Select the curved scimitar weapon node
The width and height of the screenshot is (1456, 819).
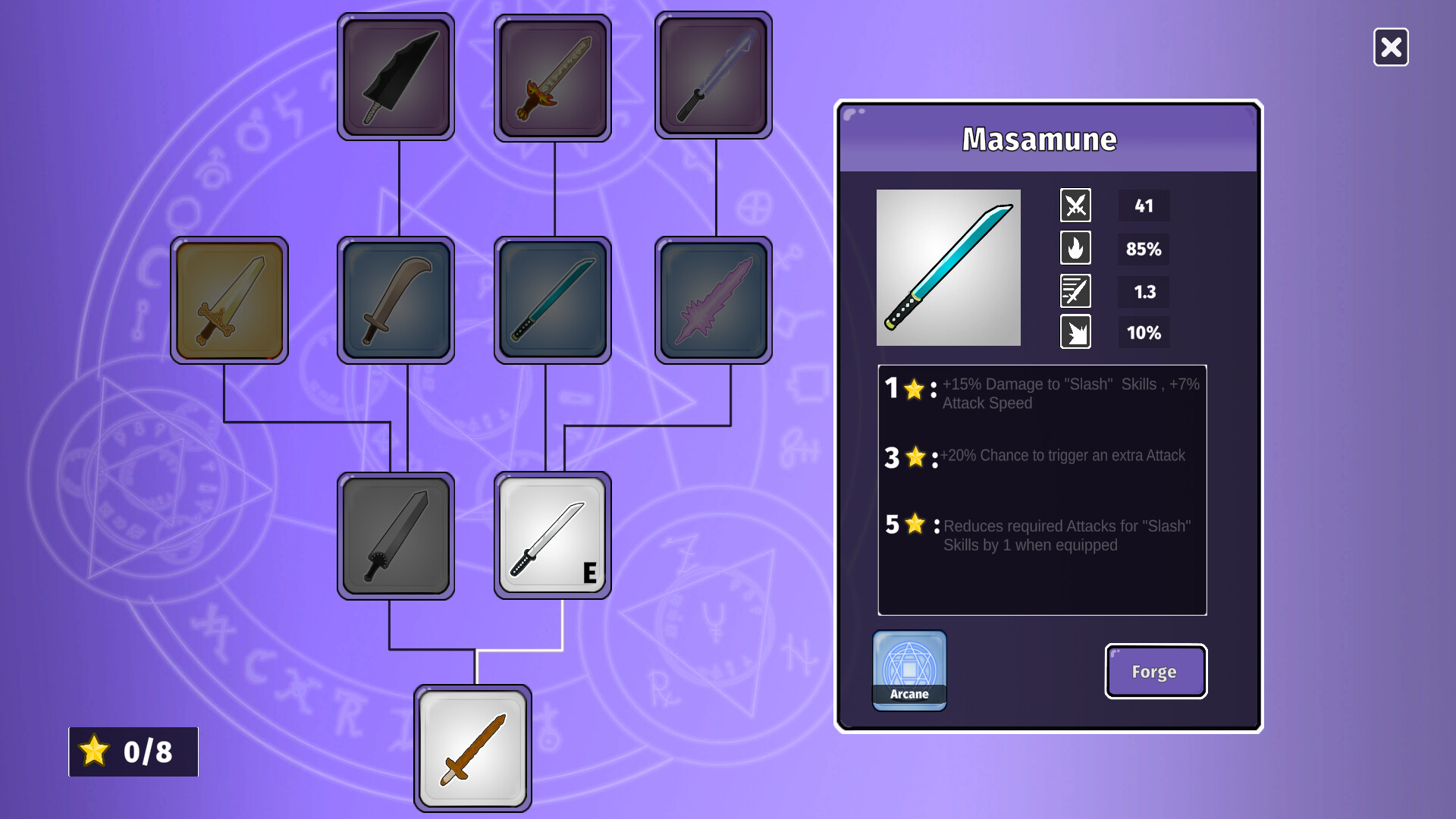[x=395, y=299]
